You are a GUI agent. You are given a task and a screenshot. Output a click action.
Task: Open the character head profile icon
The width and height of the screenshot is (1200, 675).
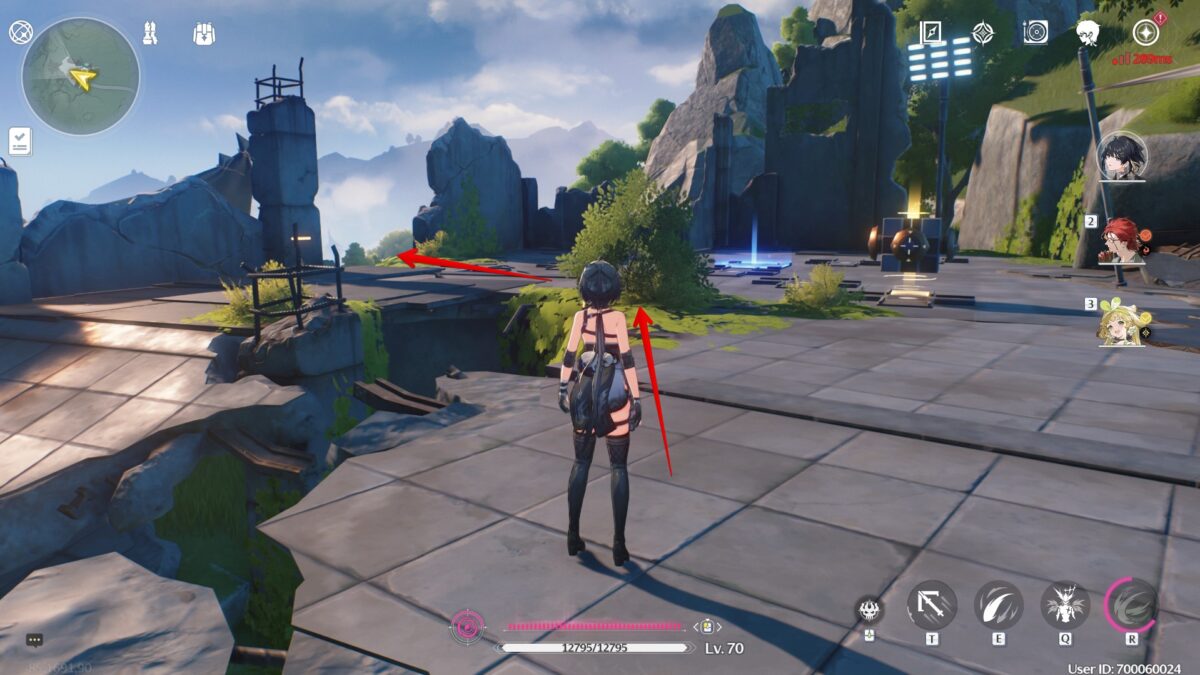click(1088, 33)
